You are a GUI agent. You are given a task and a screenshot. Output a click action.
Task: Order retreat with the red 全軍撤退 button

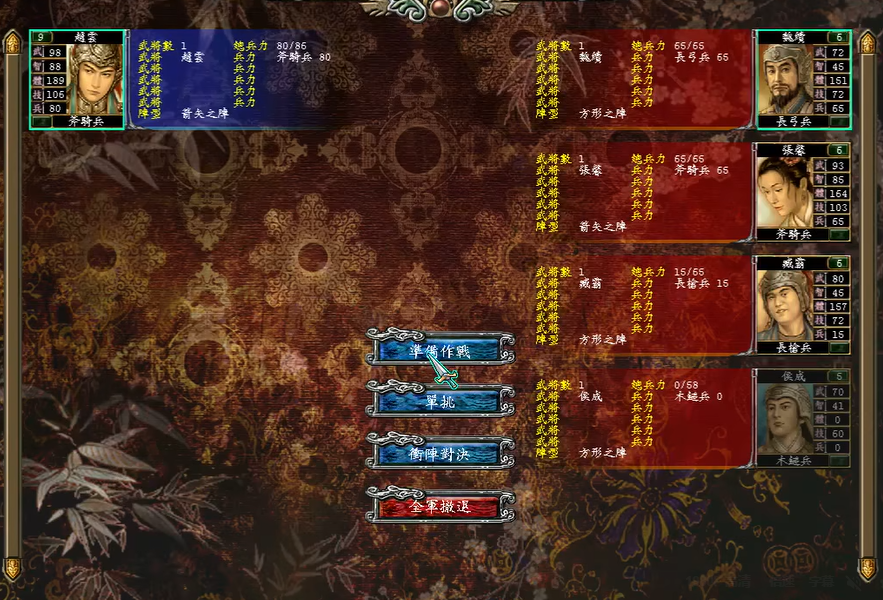tap(440, 507)
